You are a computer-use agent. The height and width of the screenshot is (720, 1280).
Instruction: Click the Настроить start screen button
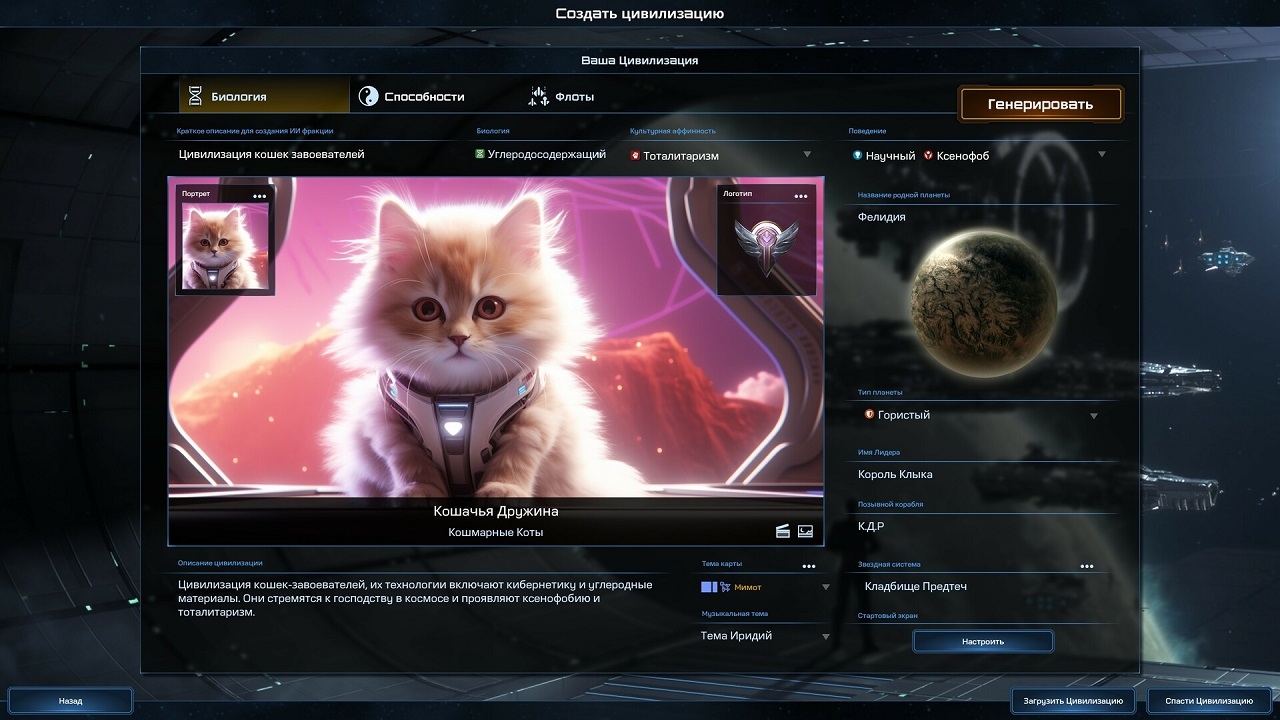(x=983, y=641)
